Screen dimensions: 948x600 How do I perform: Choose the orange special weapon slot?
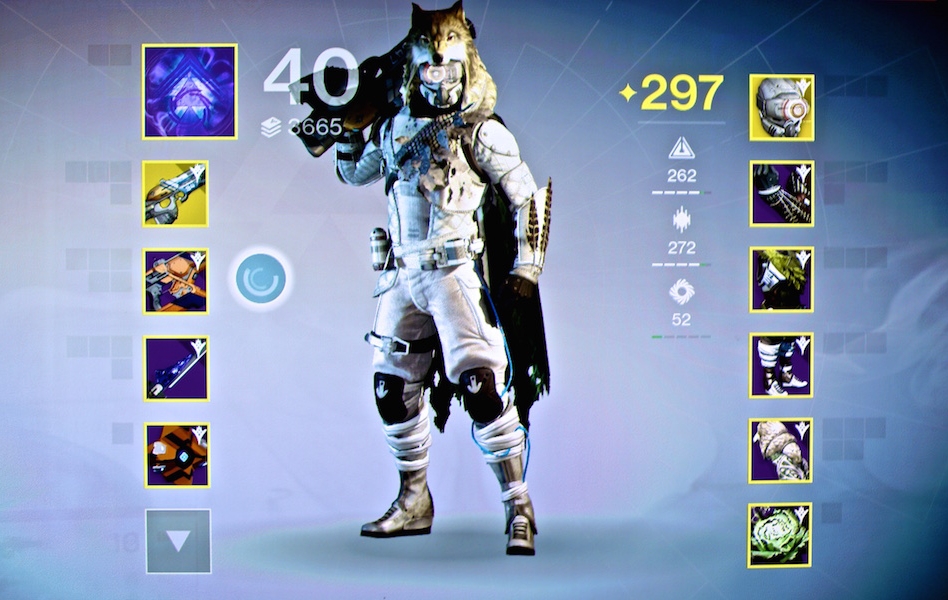click(x=176, y=281)
